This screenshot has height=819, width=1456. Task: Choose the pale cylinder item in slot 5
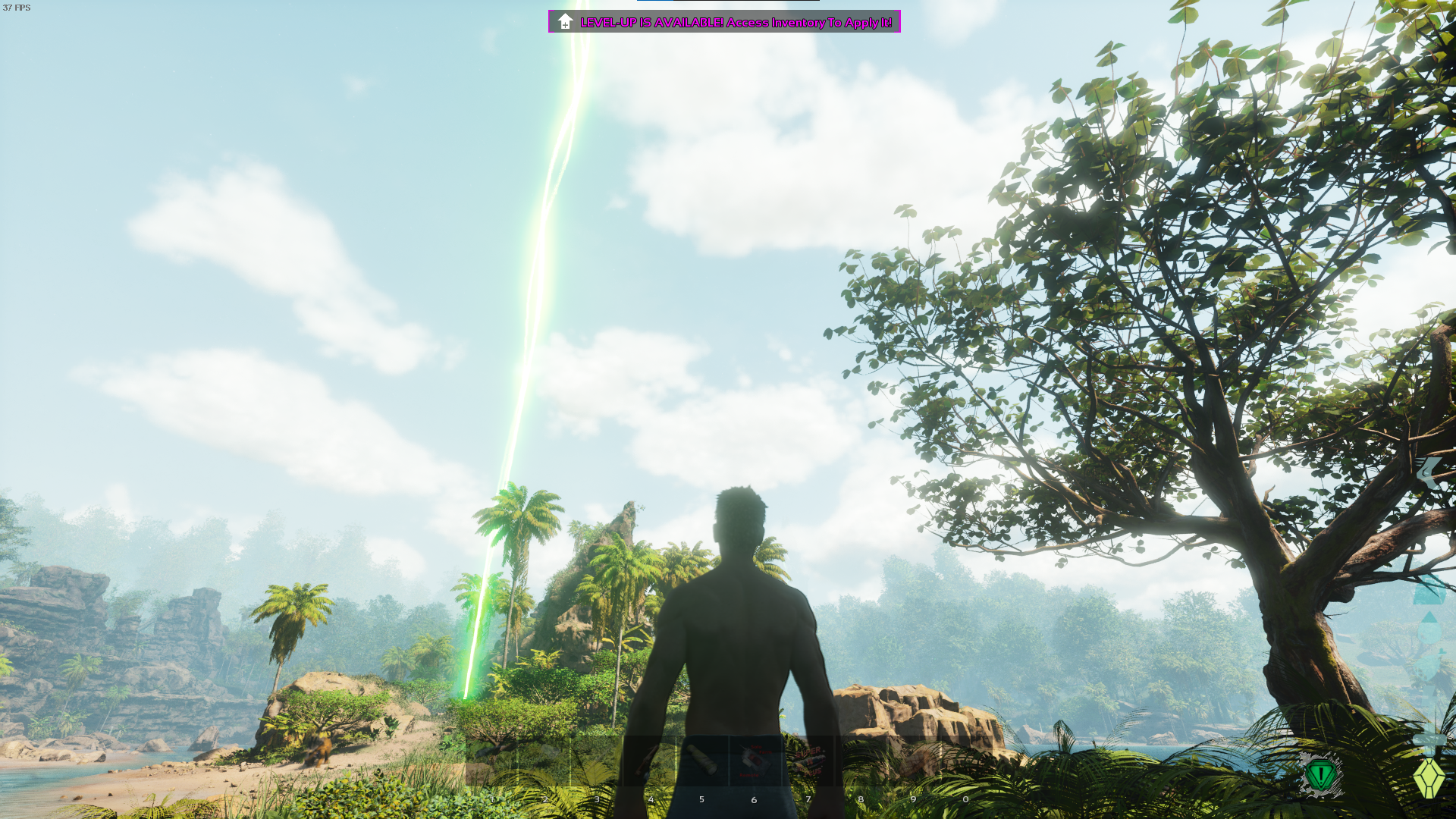click(x=702, y=761)
